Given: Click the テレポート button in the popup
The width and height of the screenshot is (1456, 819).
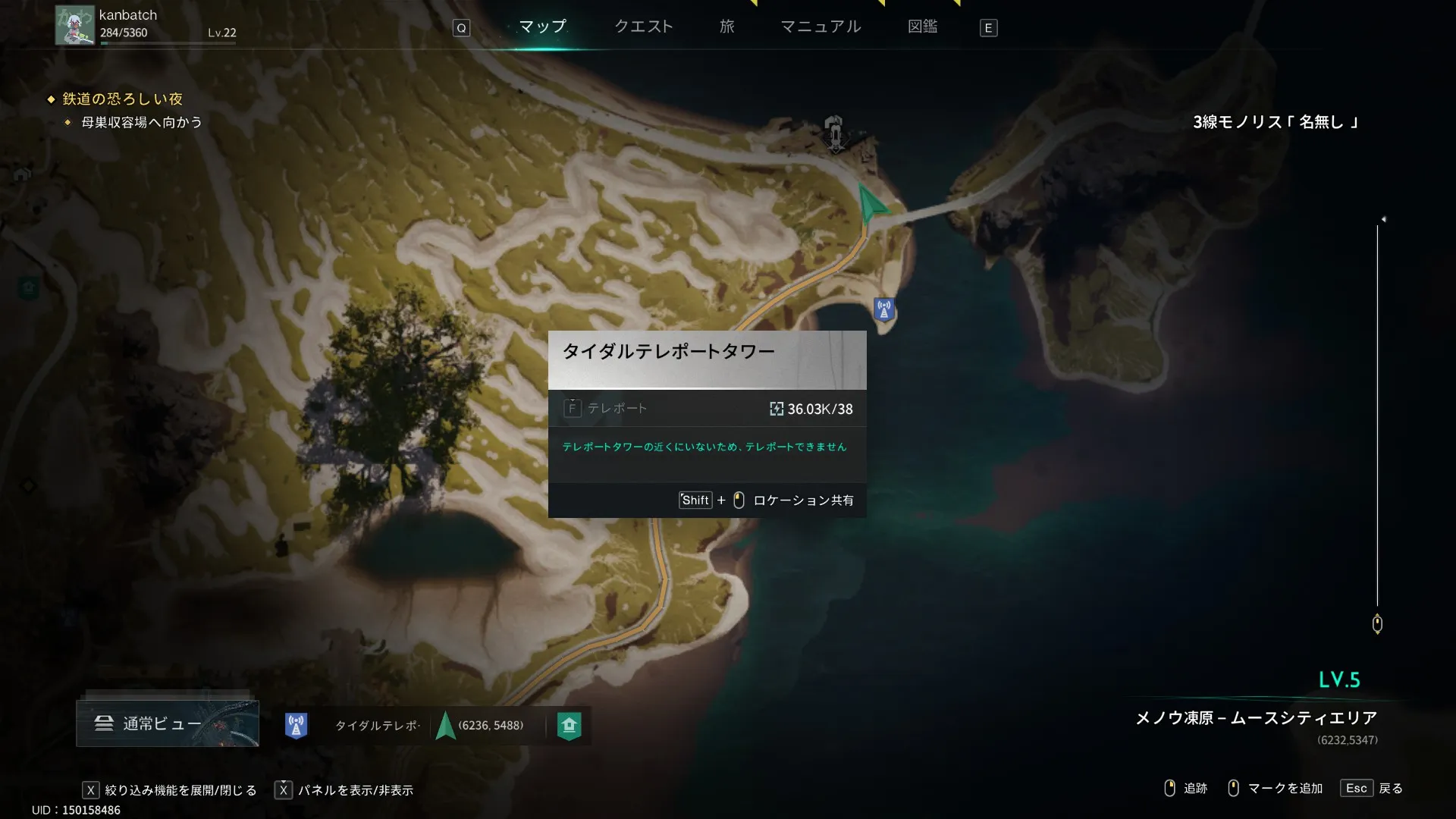Looking at the screenshot, I should pos(607,409).
